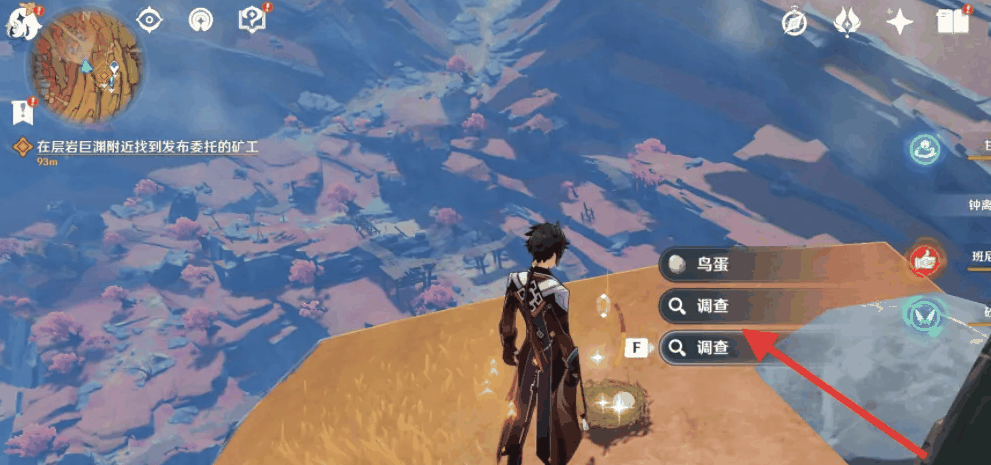Open the quest flag icon with alert
This screenshot has width=991, height=465.
tap(20, 109)
